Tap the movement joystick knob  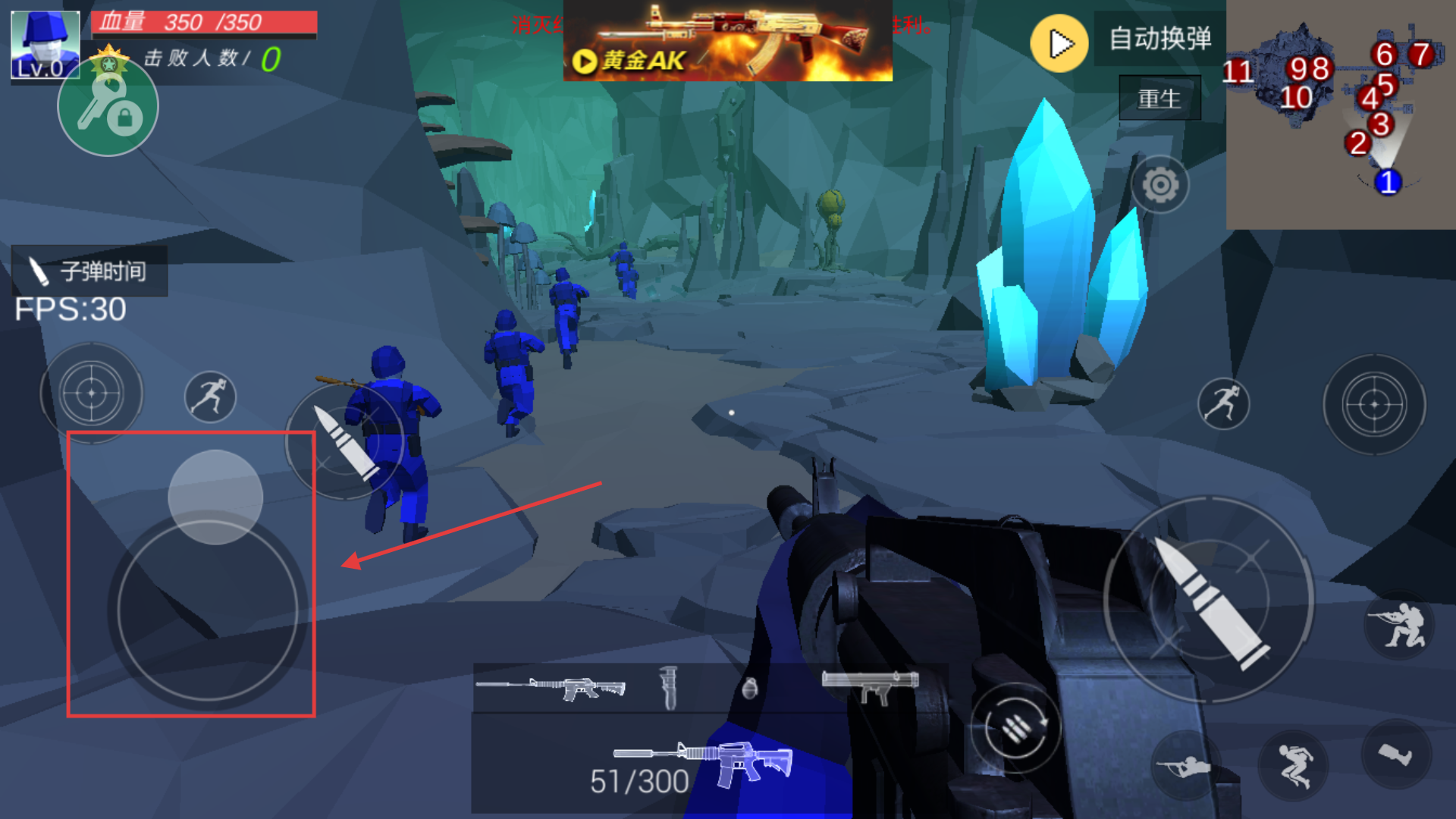[x=215, y=497]
